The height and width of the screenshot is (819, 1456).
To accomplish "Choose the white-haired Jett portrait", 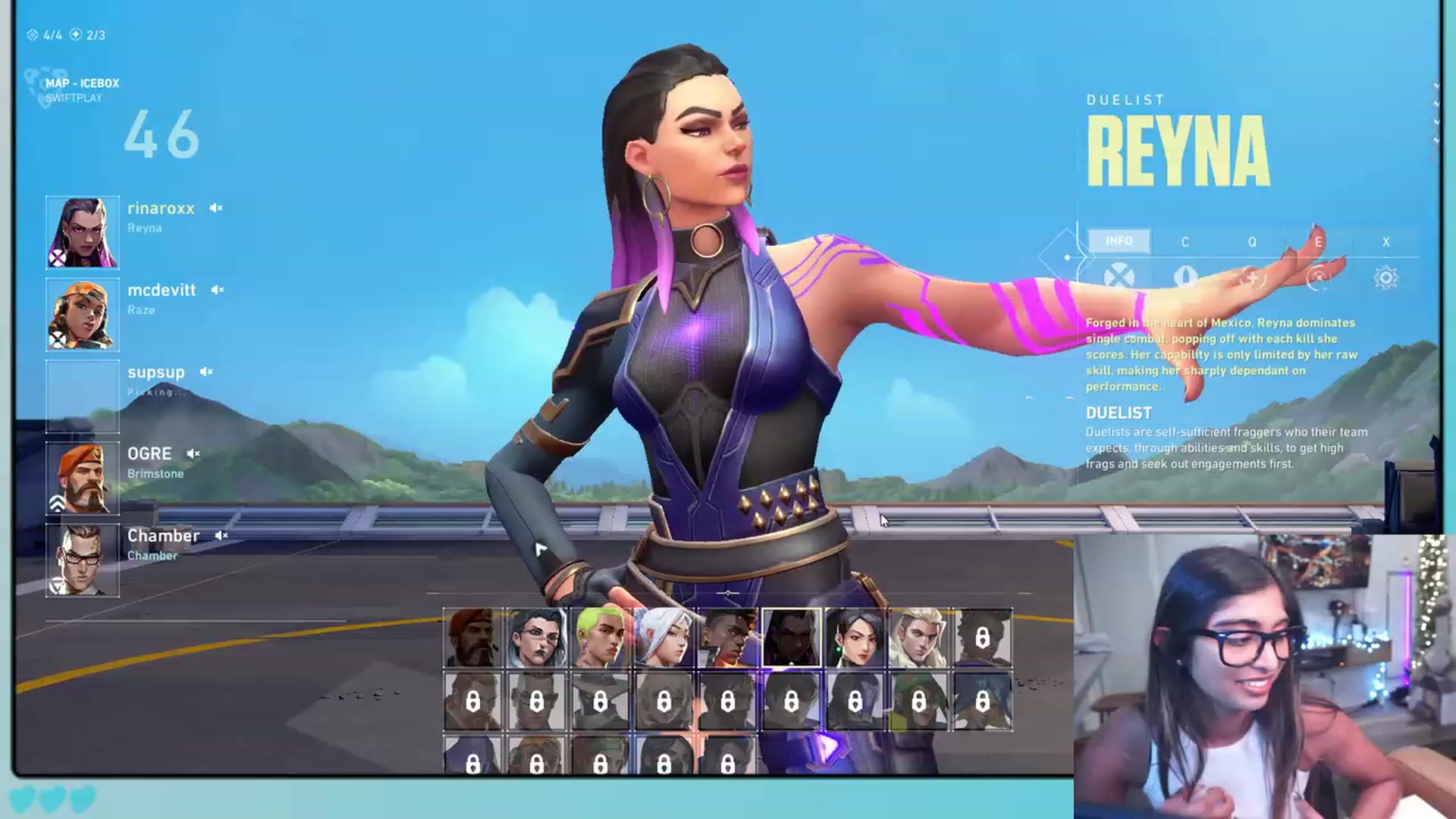I will [664, 638].
